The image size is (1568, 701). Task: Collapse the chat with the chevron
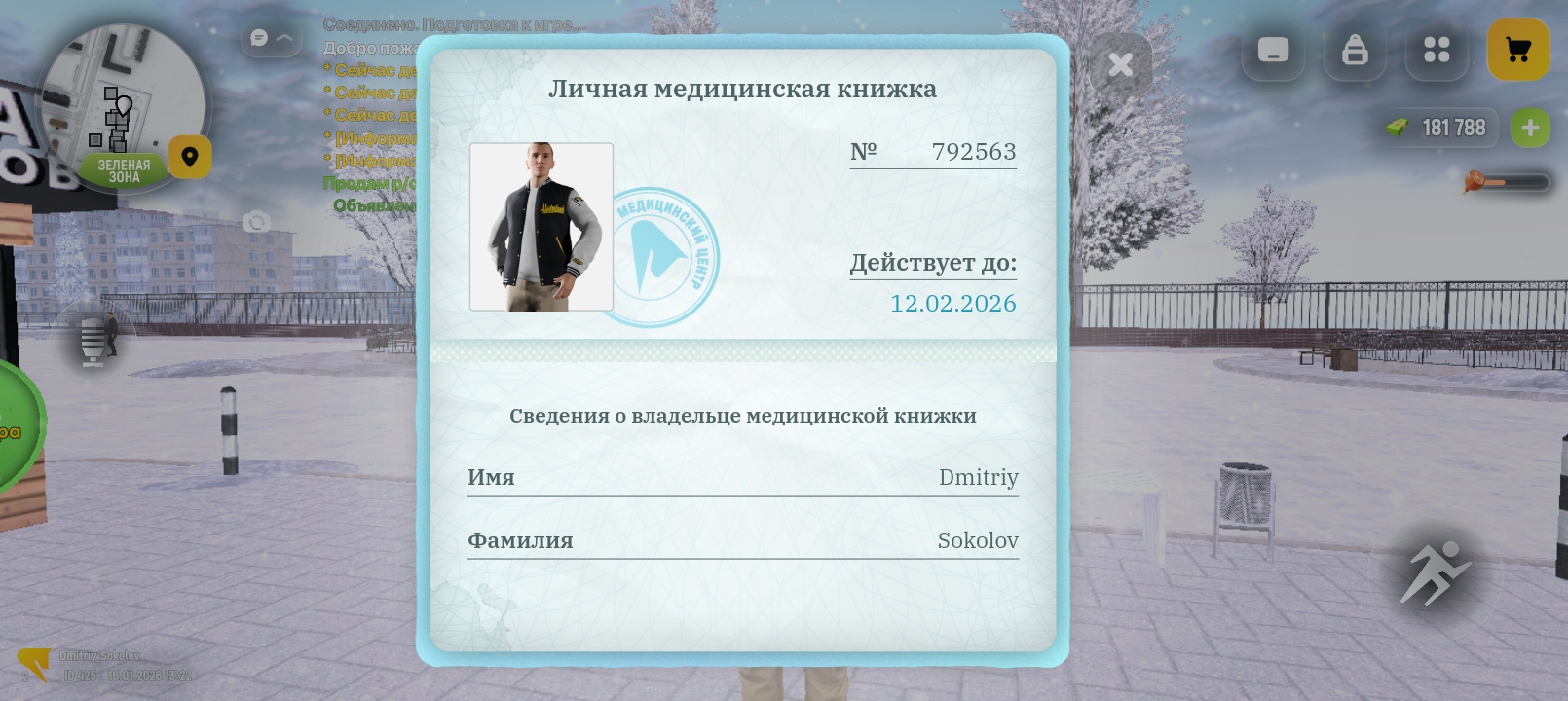click(x=283, y=37)
